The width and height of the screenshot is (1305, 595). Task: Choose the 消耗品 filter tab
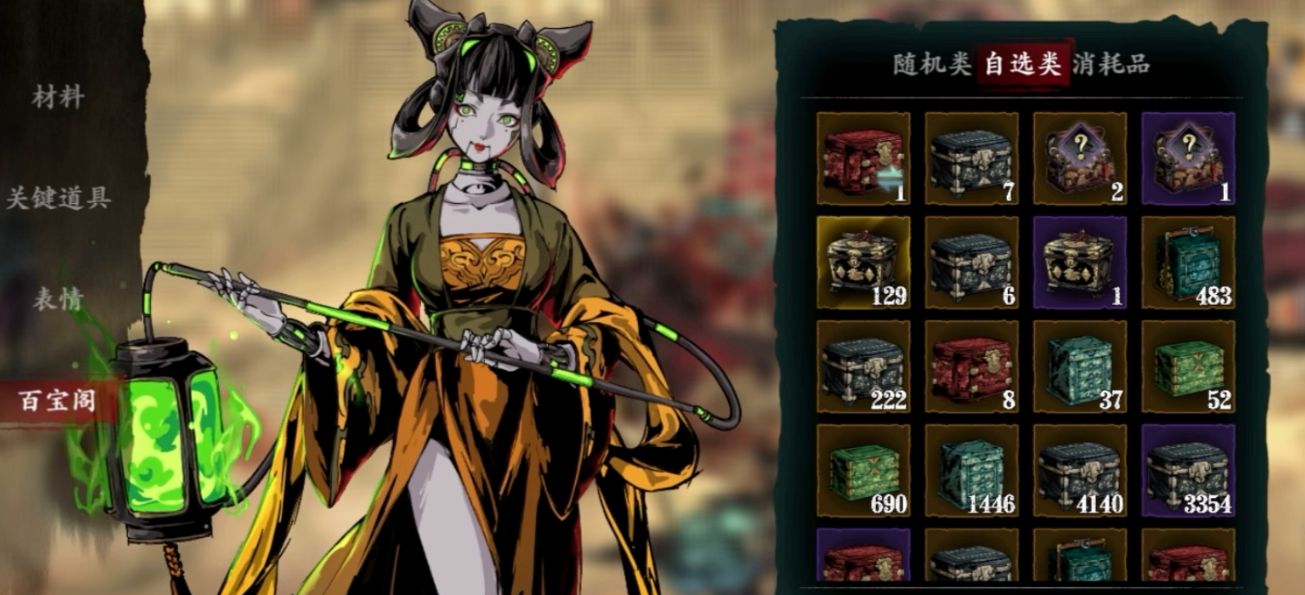[x=1111, y=65]
